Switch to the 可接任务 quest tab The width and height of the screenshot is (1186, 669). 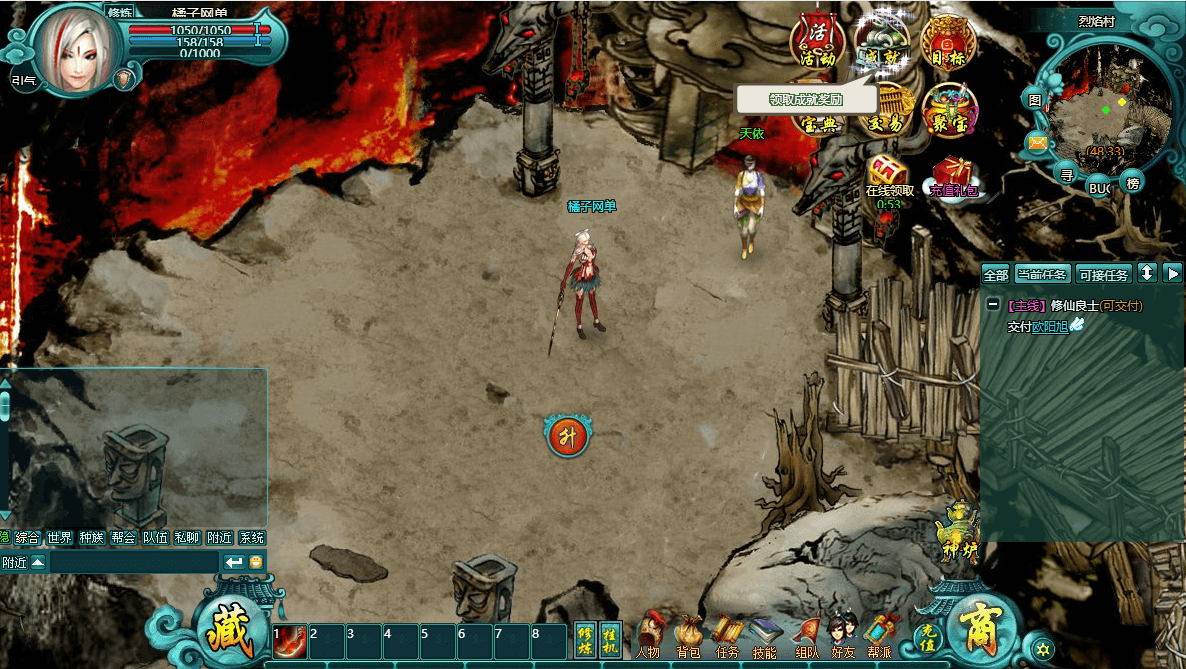[x=1104, y=274]
